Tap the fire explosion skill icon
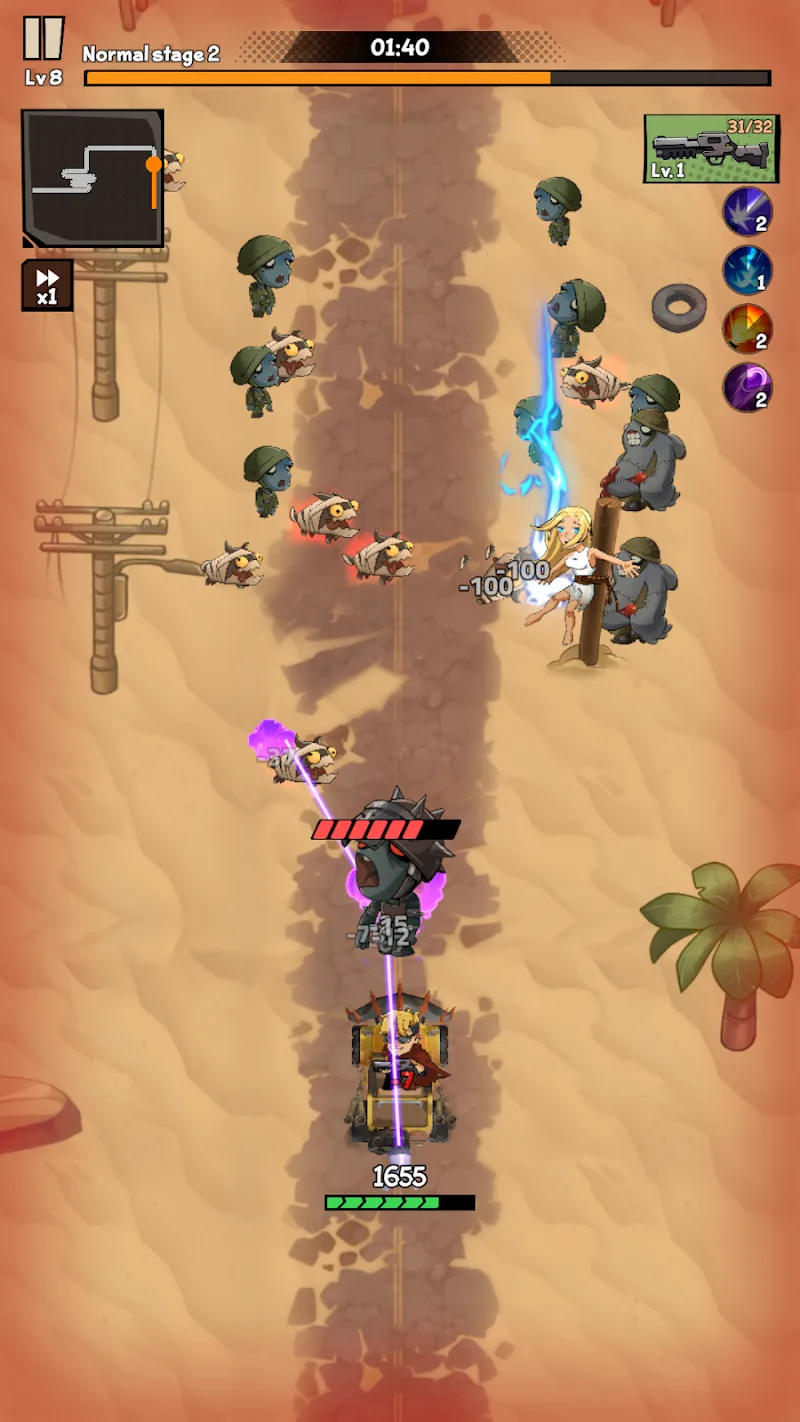Viewport: 800px width, 1422px height. coord(747,329)
